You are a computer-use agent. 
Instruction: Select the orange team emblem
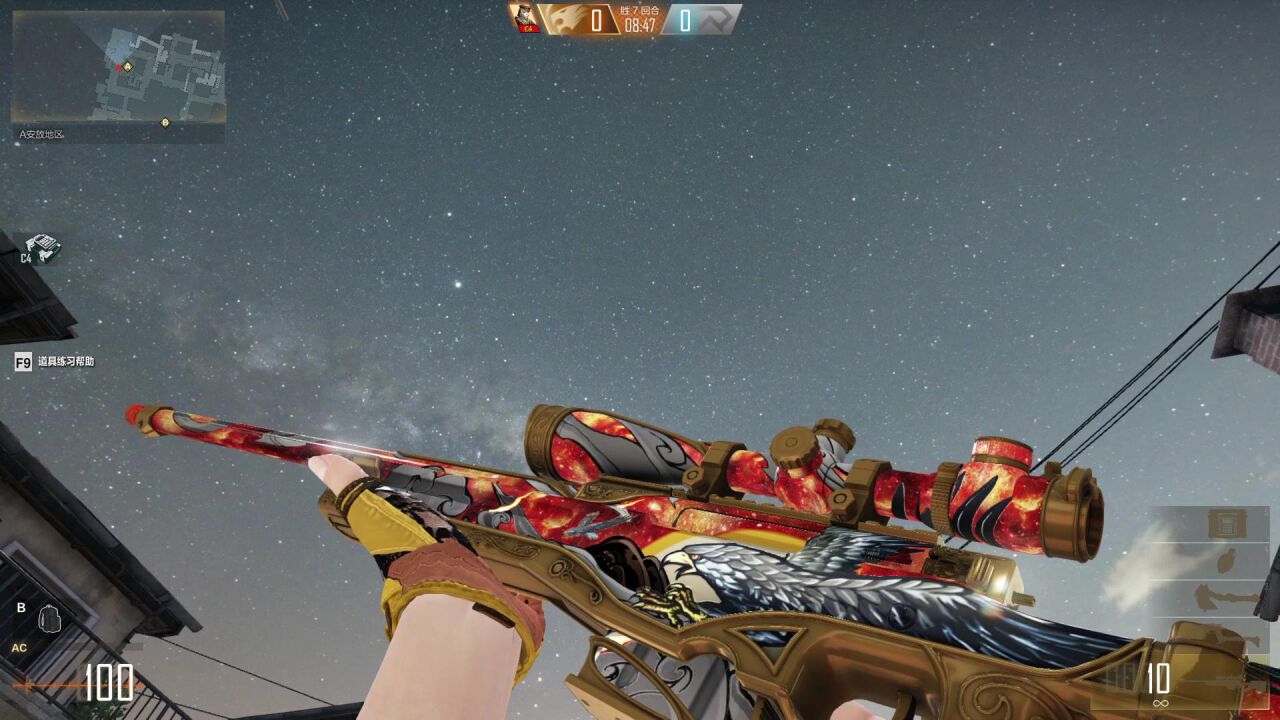(562, 19)
